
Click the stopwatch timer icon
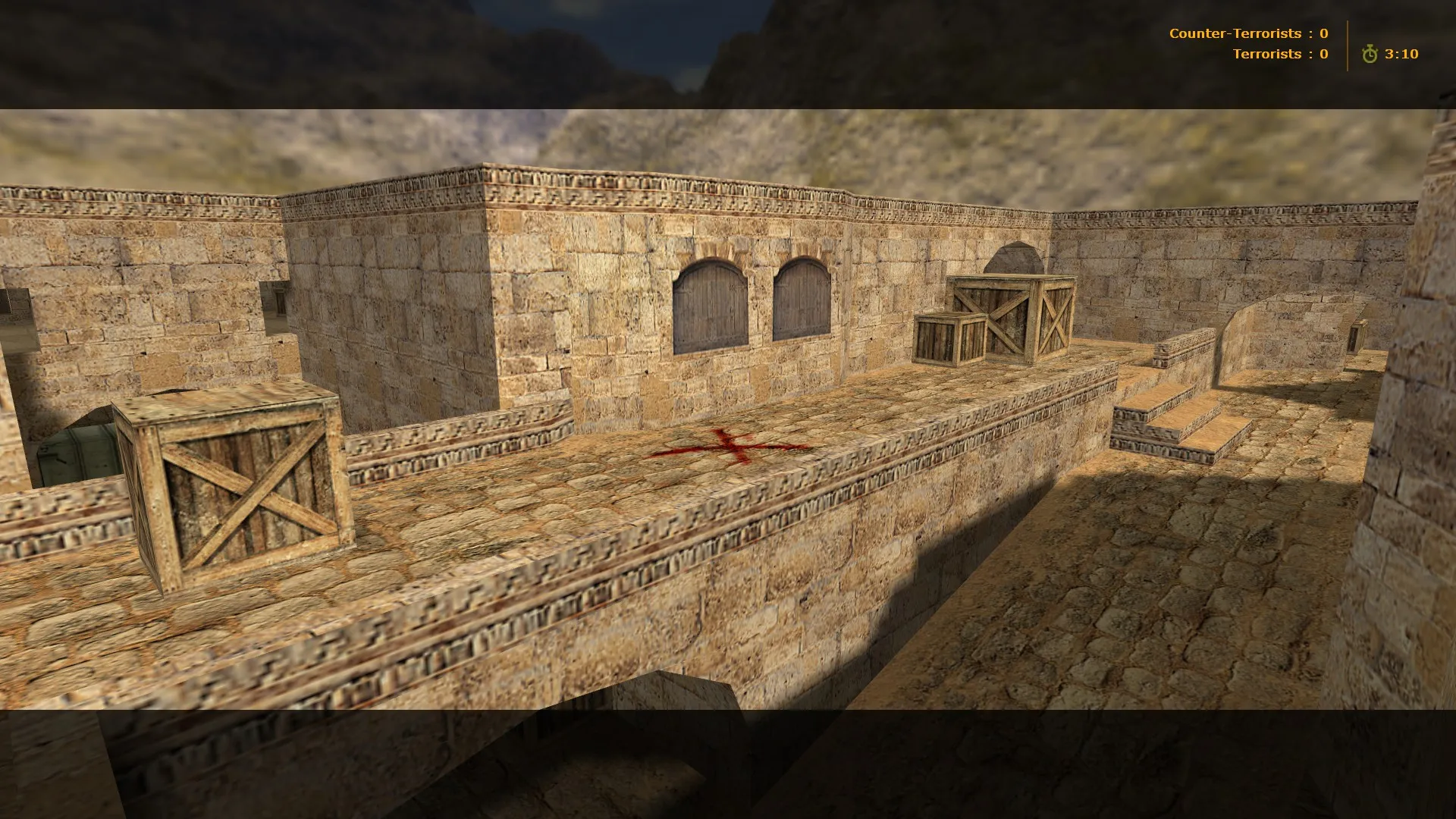[1371, 55]
